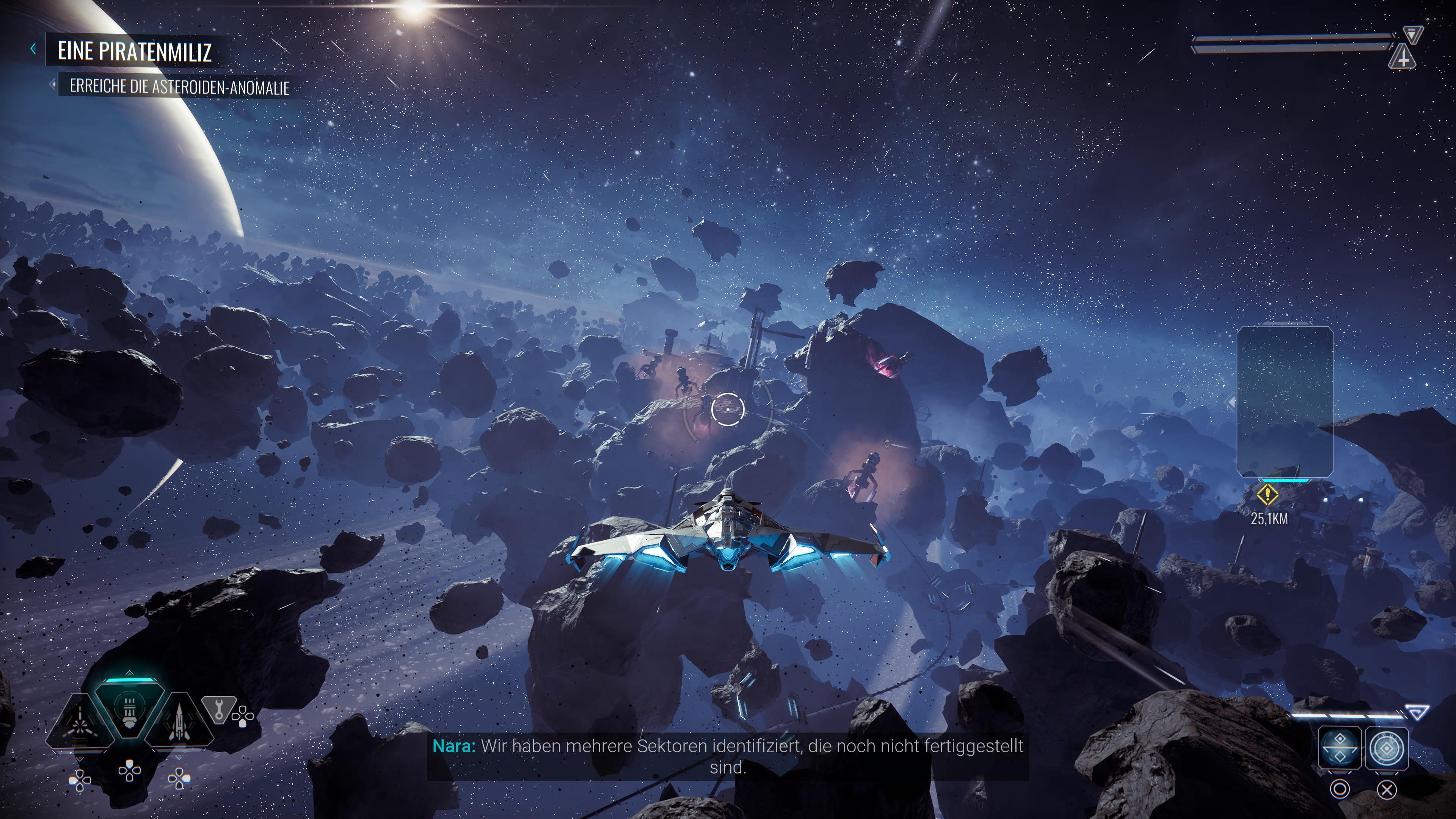Select the scatter-burst weapon slot

pyautogui.click(x=80, y=722)
